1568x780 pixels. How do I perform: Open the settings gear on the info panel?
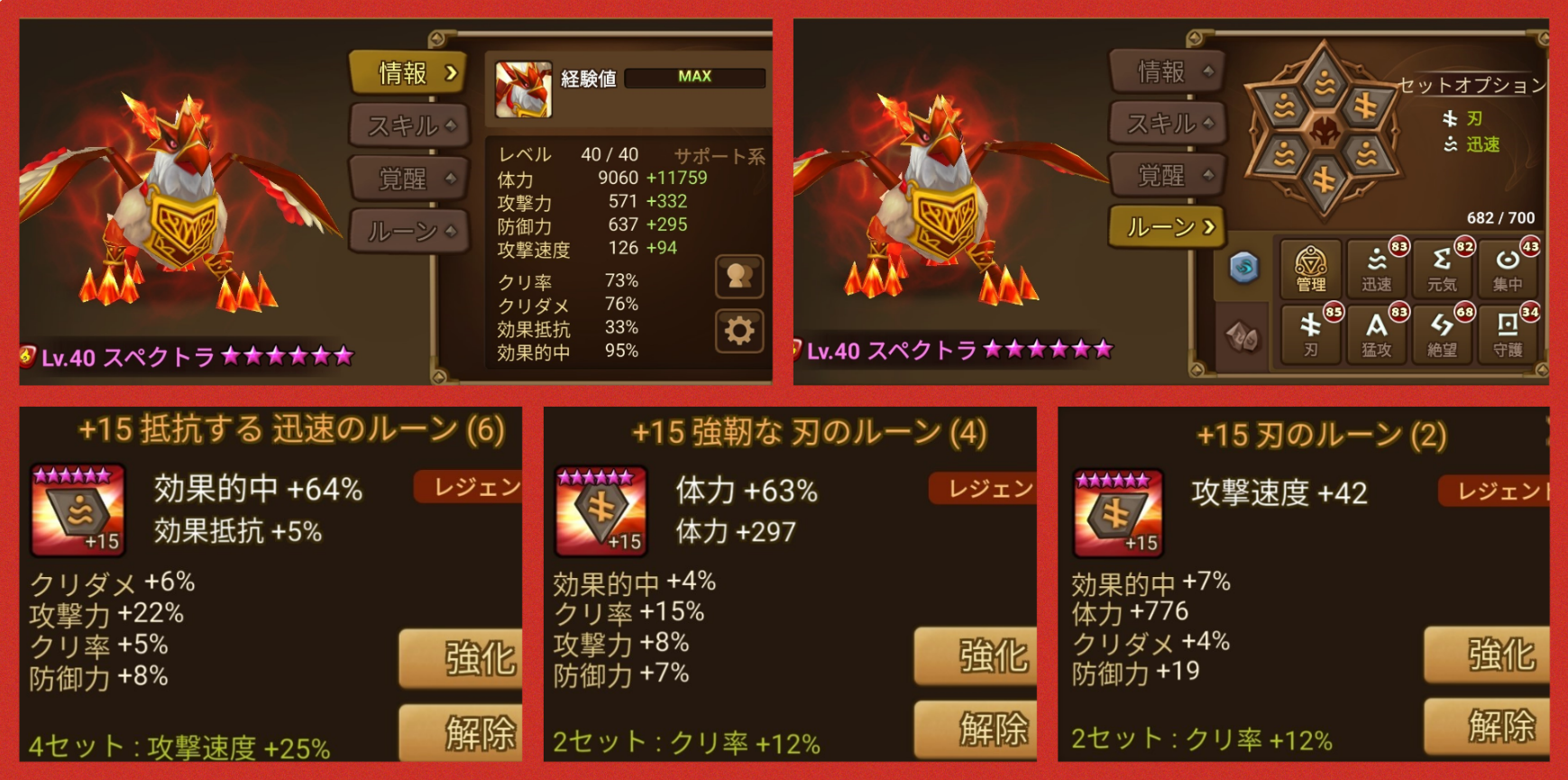click(x=739, y=332)
